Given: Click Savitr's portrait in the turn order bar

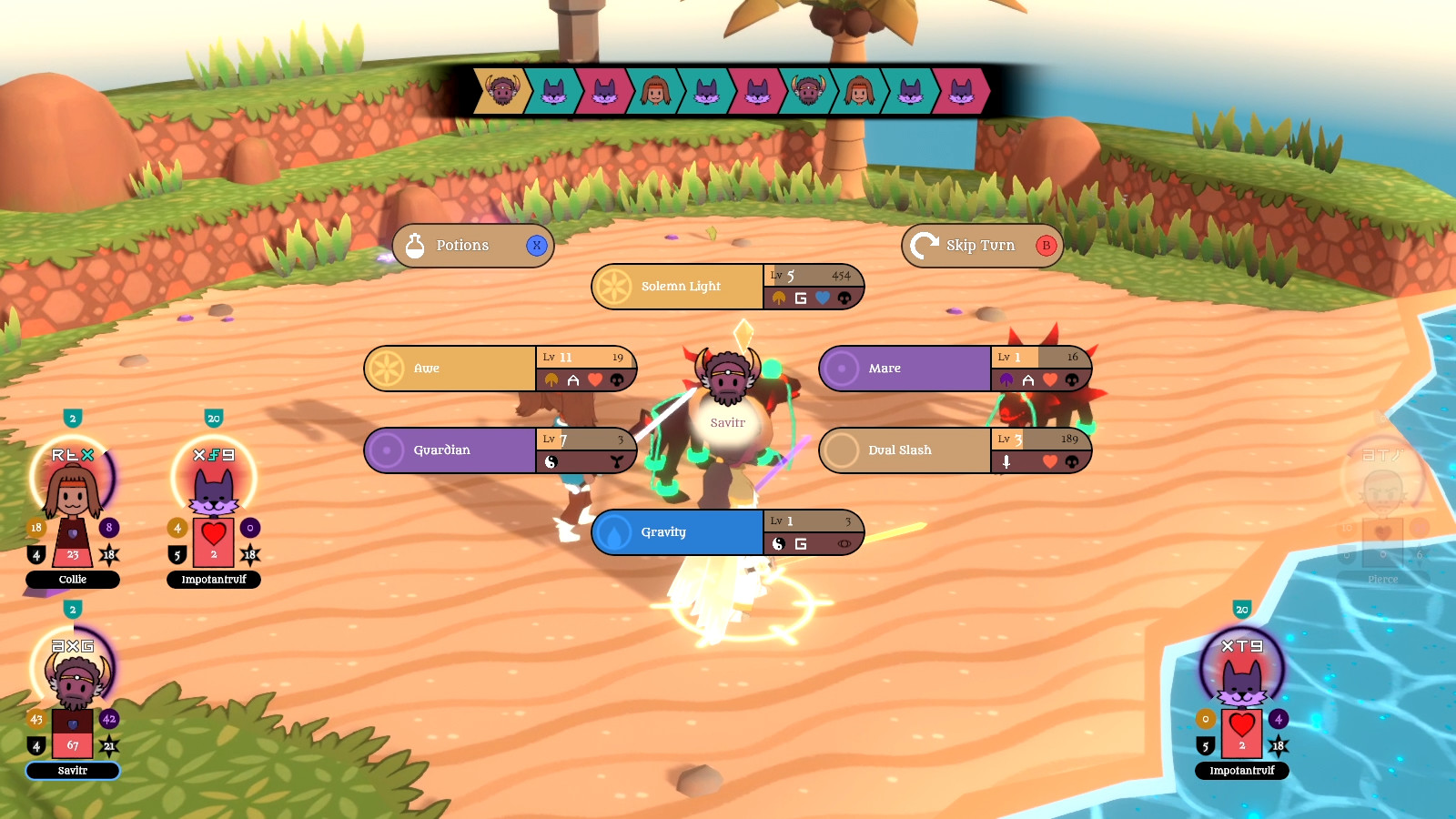Looking at the screenshot, I should click(501, 91).
